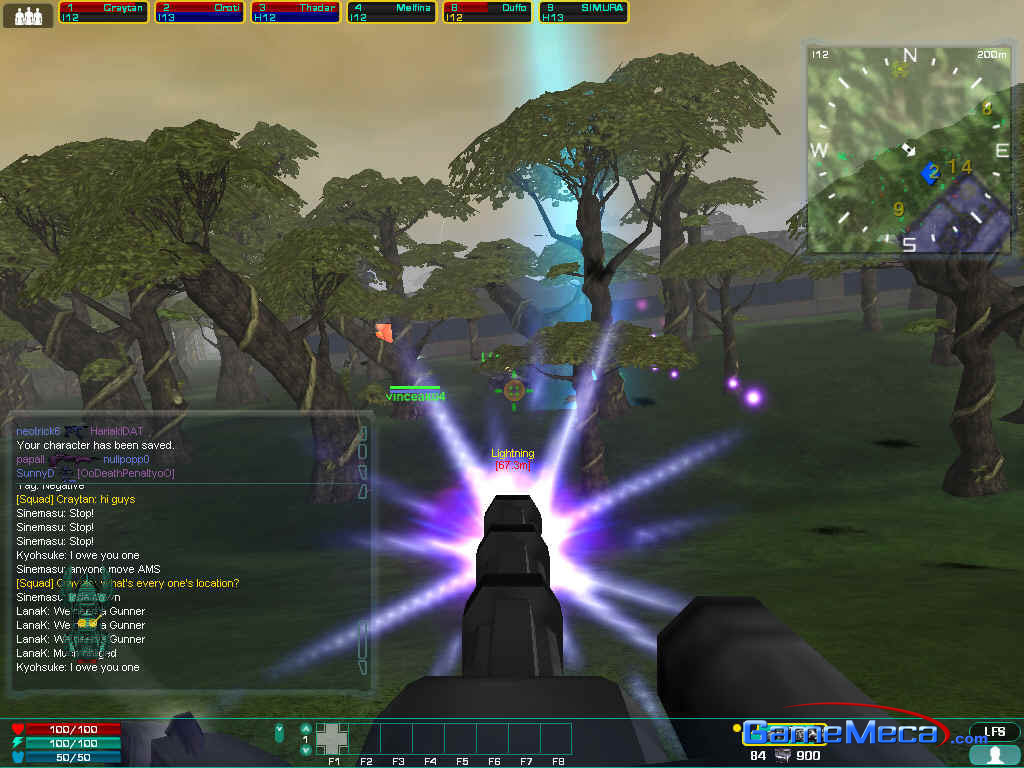
Task: Select squad member SIMURA
Action: click(583, 12)
